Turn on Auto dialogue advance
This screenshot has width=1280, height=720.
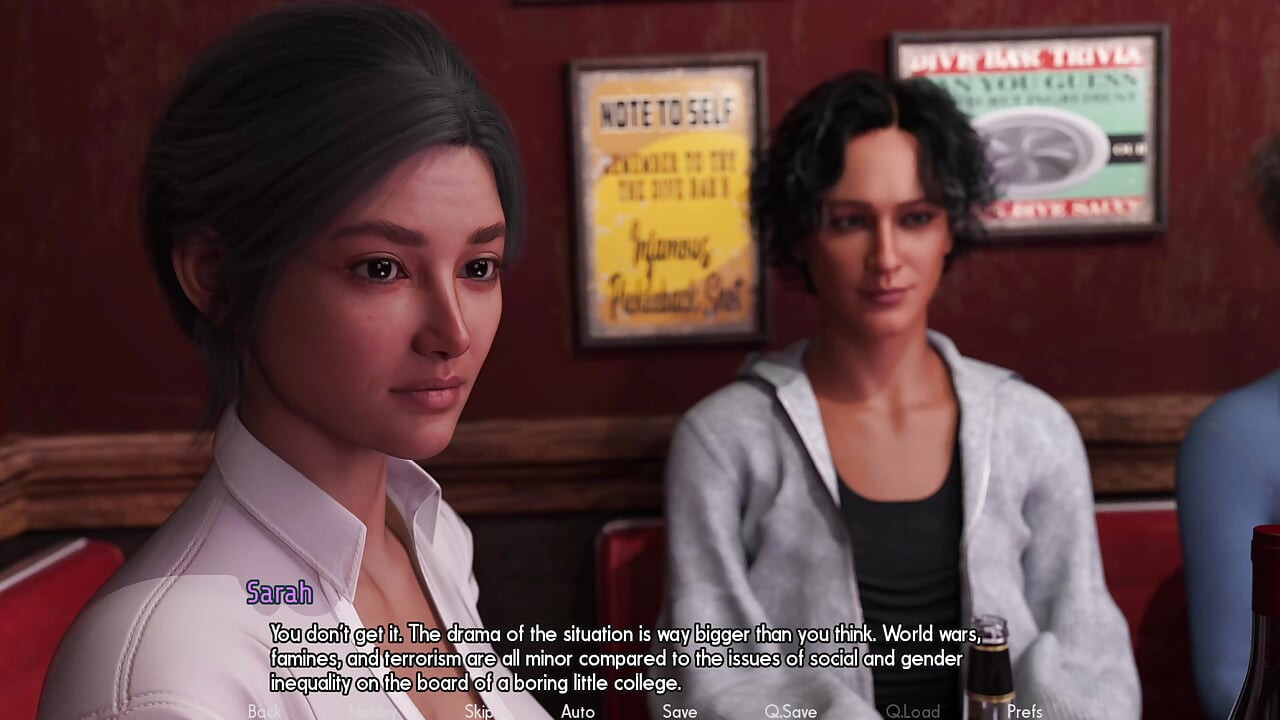(x=578, y=711)
